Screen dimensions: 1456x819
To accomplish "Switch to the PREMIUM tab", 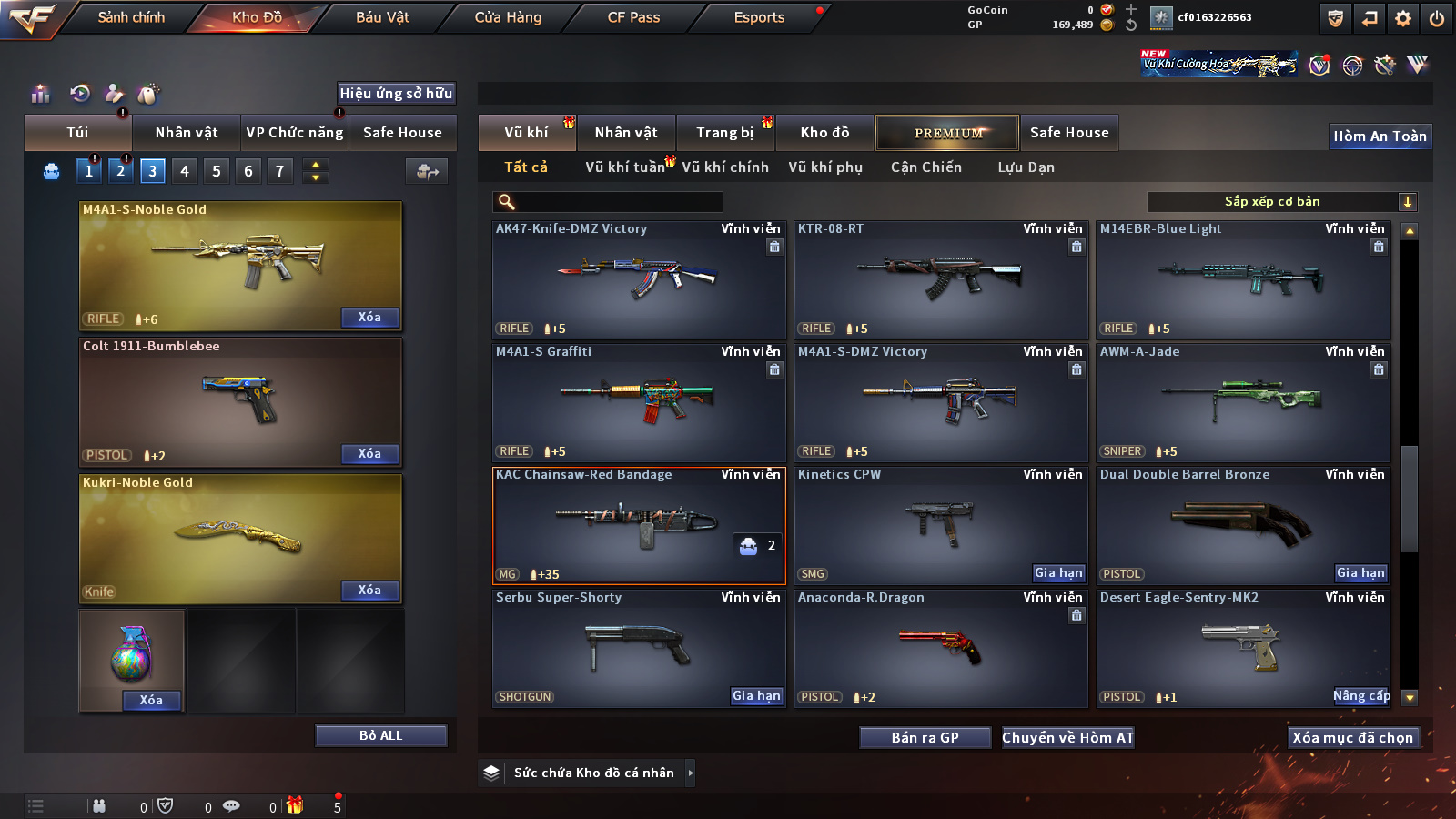I will click(x=947, y=133).
